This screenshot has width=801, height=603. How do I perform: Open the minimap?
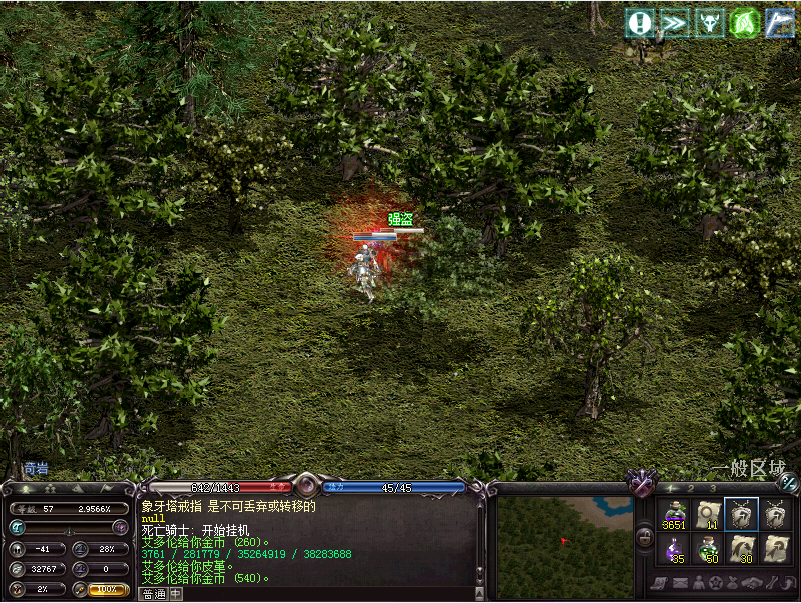click(564, 540)
